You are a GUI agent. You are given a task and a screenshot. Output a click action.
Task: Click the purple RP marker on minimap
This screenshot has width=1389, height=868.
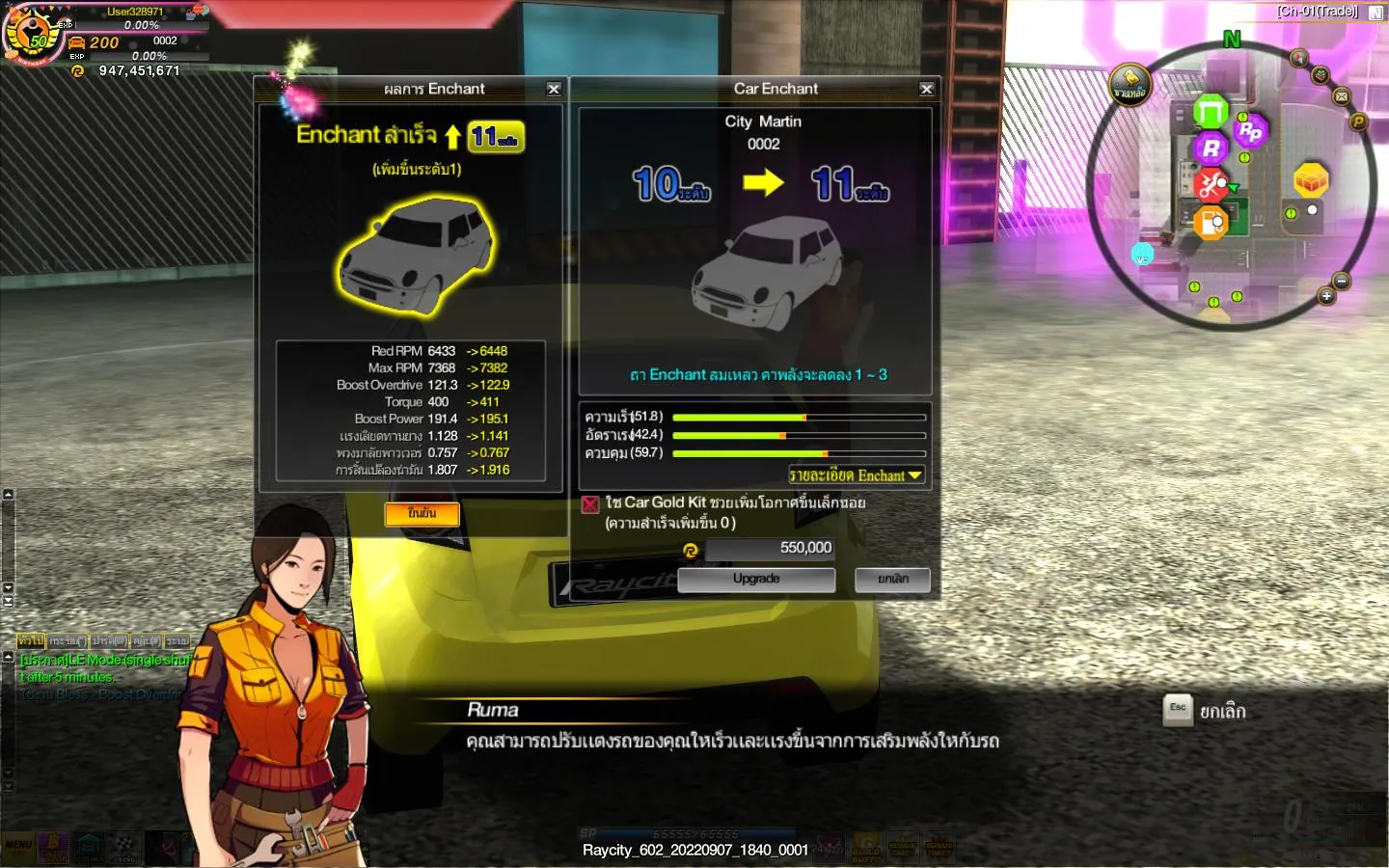click(x=1250, y=130)
